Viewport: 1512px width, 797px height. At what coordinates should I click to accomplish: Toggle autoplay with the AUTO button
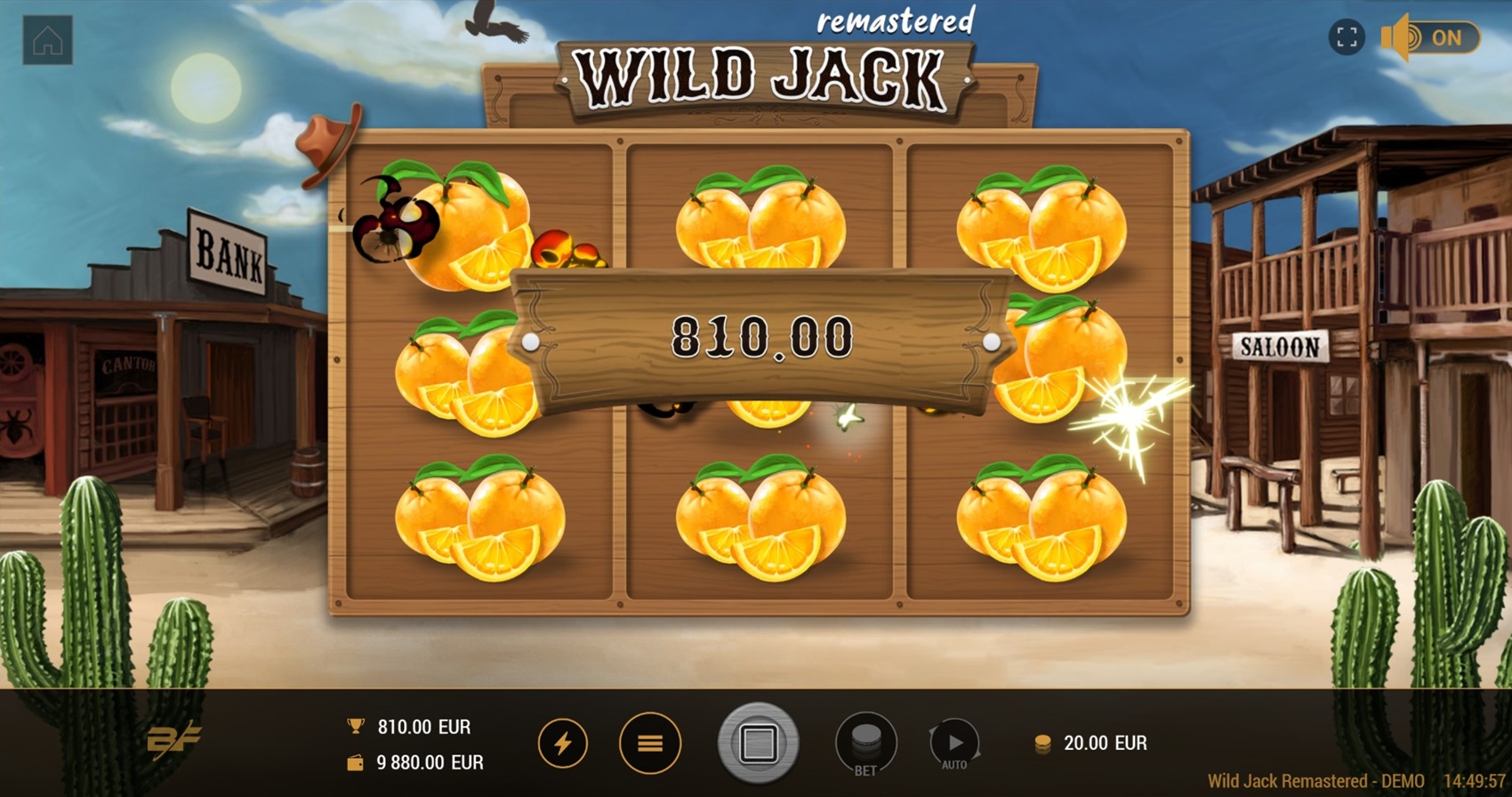pos(954,743)
